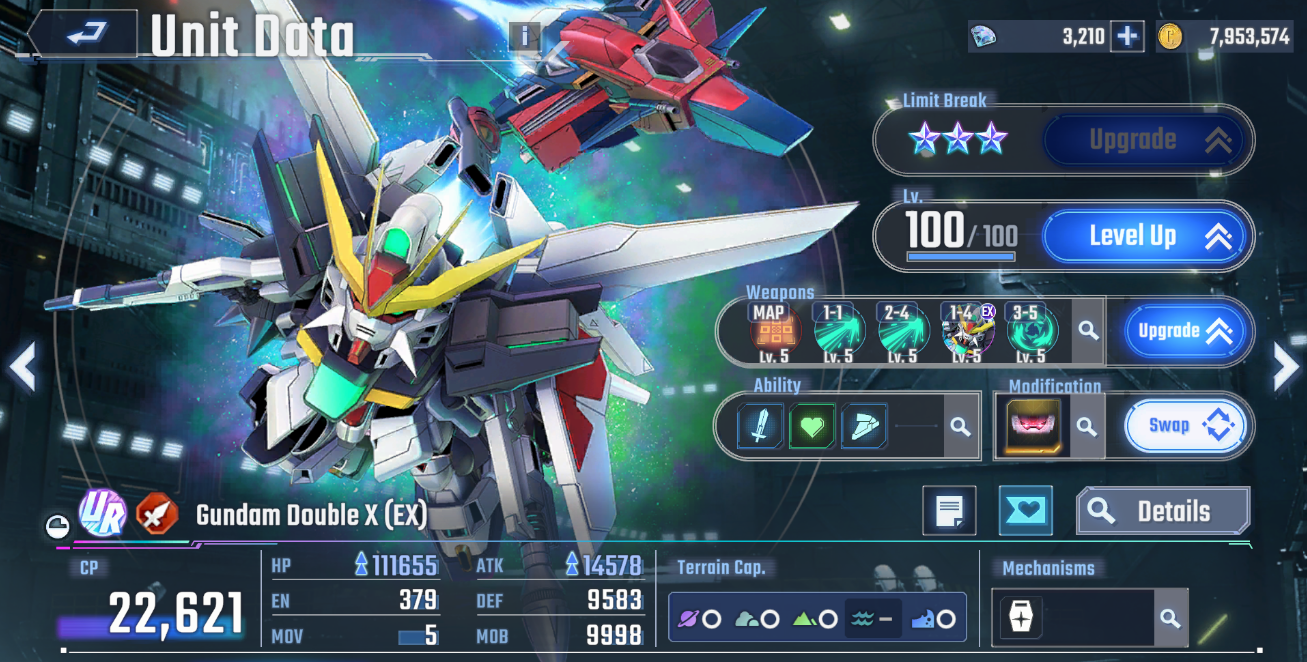Screen dimensions: 1307x662
Task: Open ability magnifier details
Action: [x=960, y=427]
